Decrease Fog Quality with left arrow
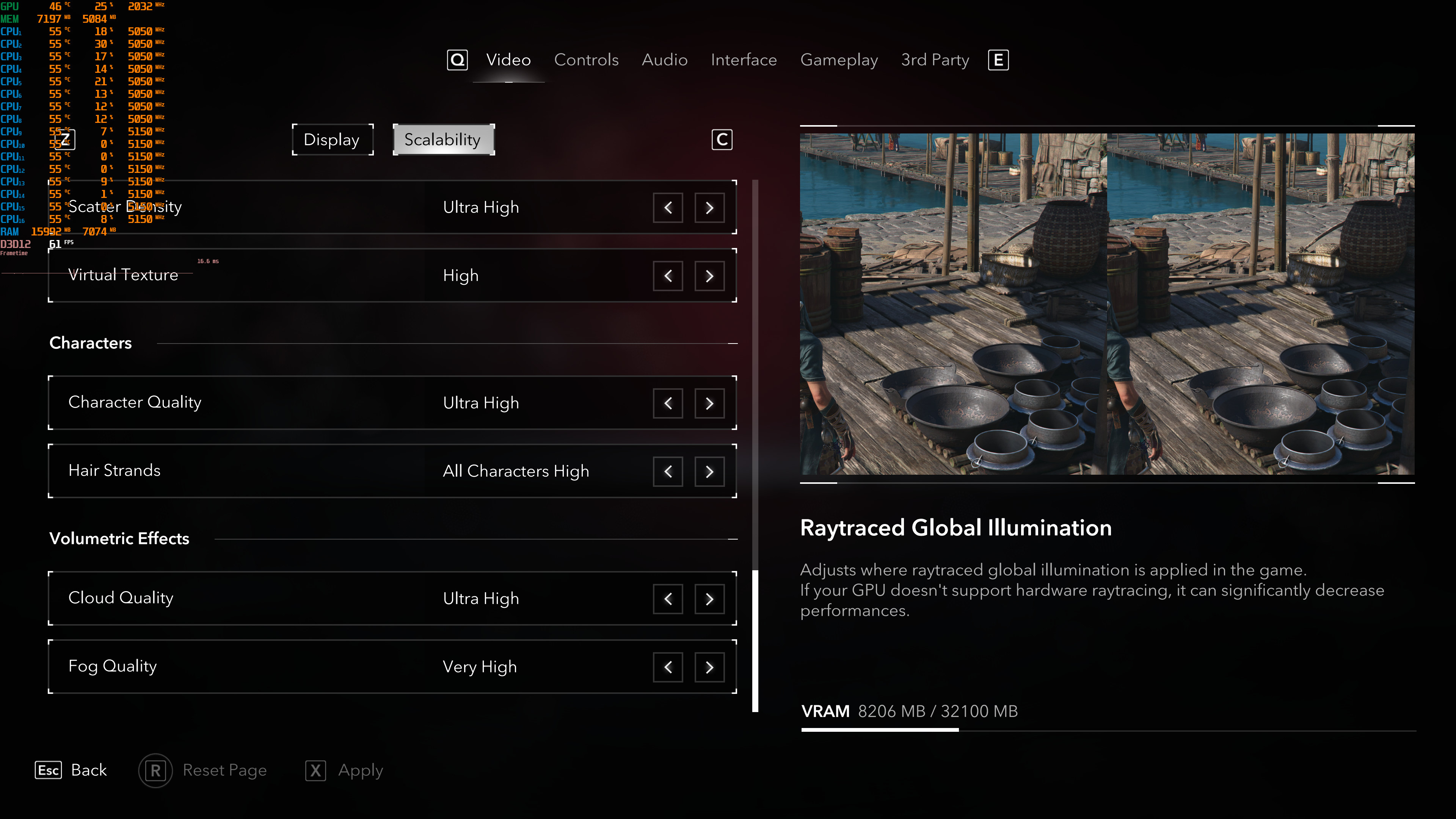 [x=667, y=667]
